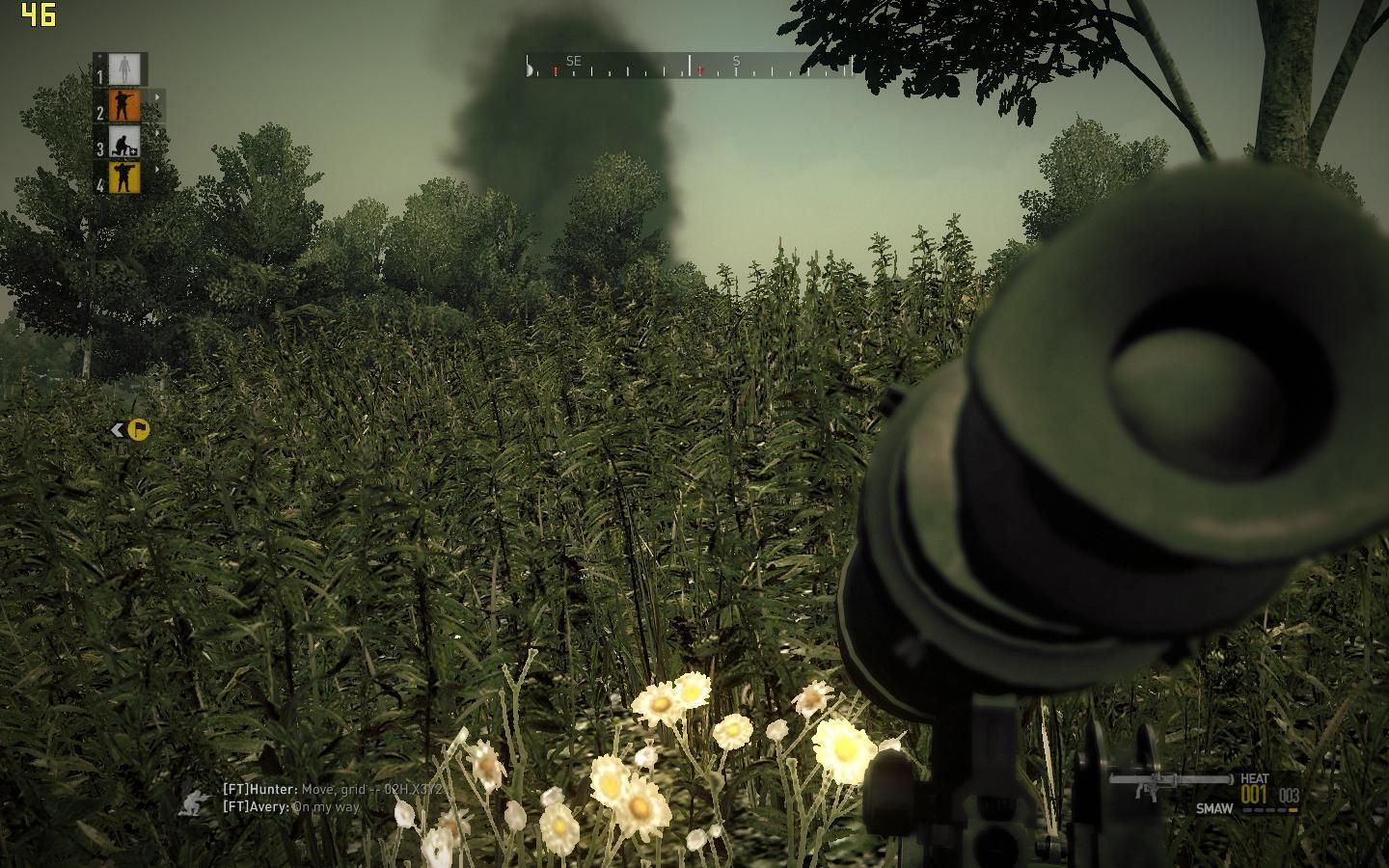Choose the kneeling medic in squad slot 3
Image resolution: width=1389 pixels, height=868 pixels.
point(125,142)
